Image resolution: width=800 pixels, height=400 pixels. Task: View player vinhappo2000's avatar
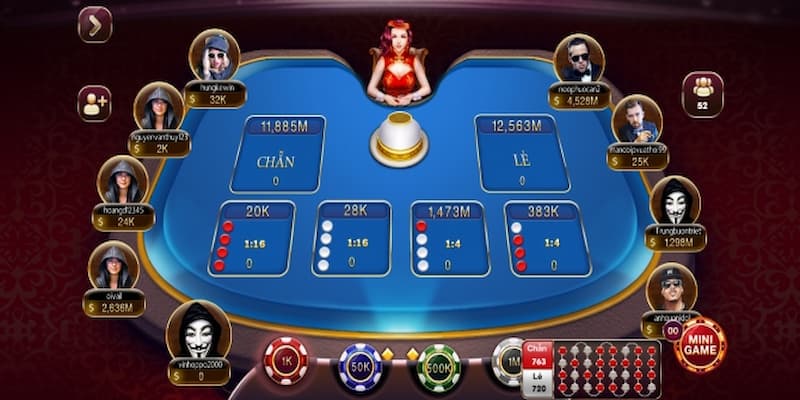click(x=198, y=330)
